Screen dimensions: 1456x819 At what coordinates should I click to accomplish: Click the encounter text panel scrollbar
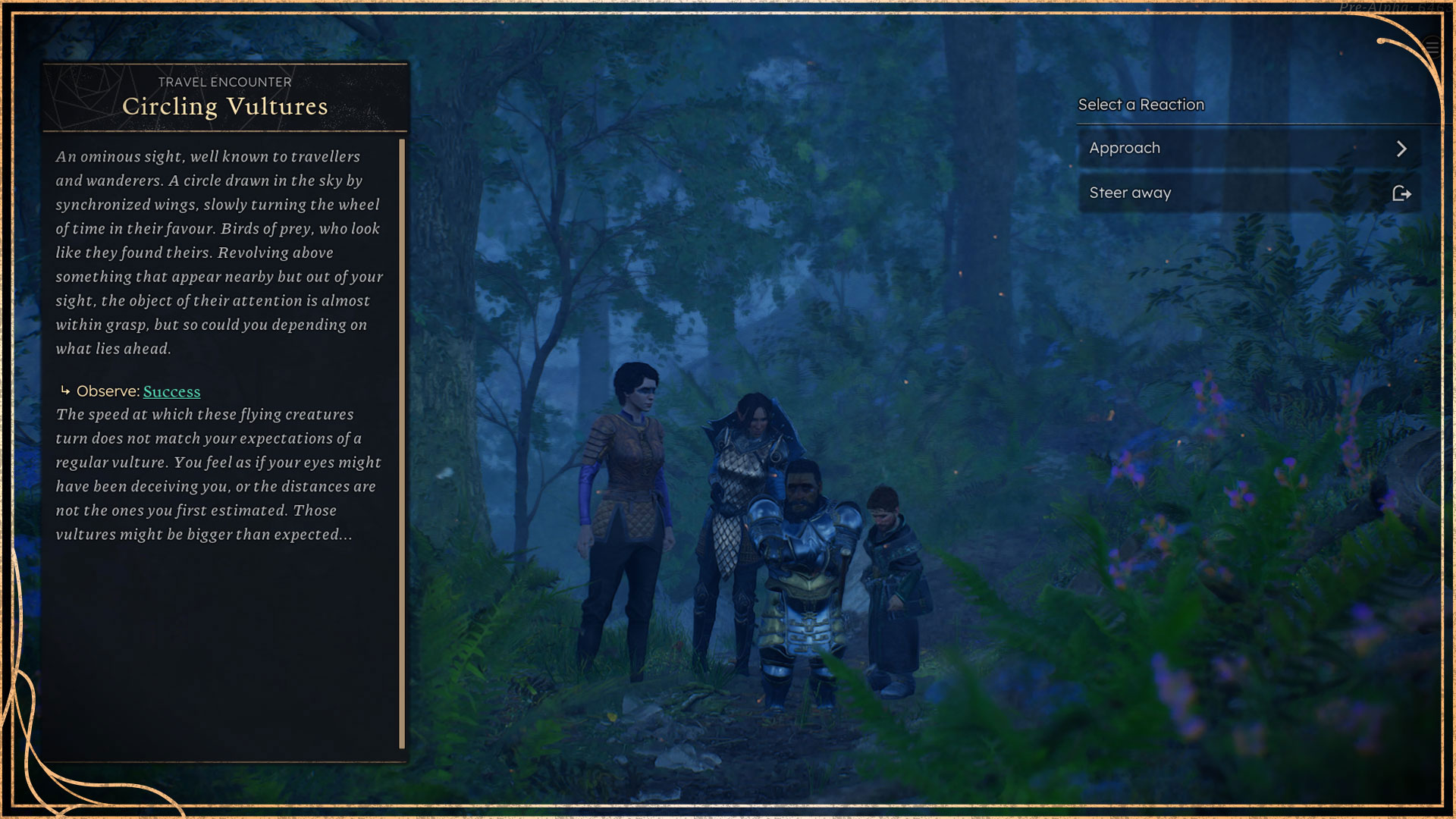(x=402, y=444)
